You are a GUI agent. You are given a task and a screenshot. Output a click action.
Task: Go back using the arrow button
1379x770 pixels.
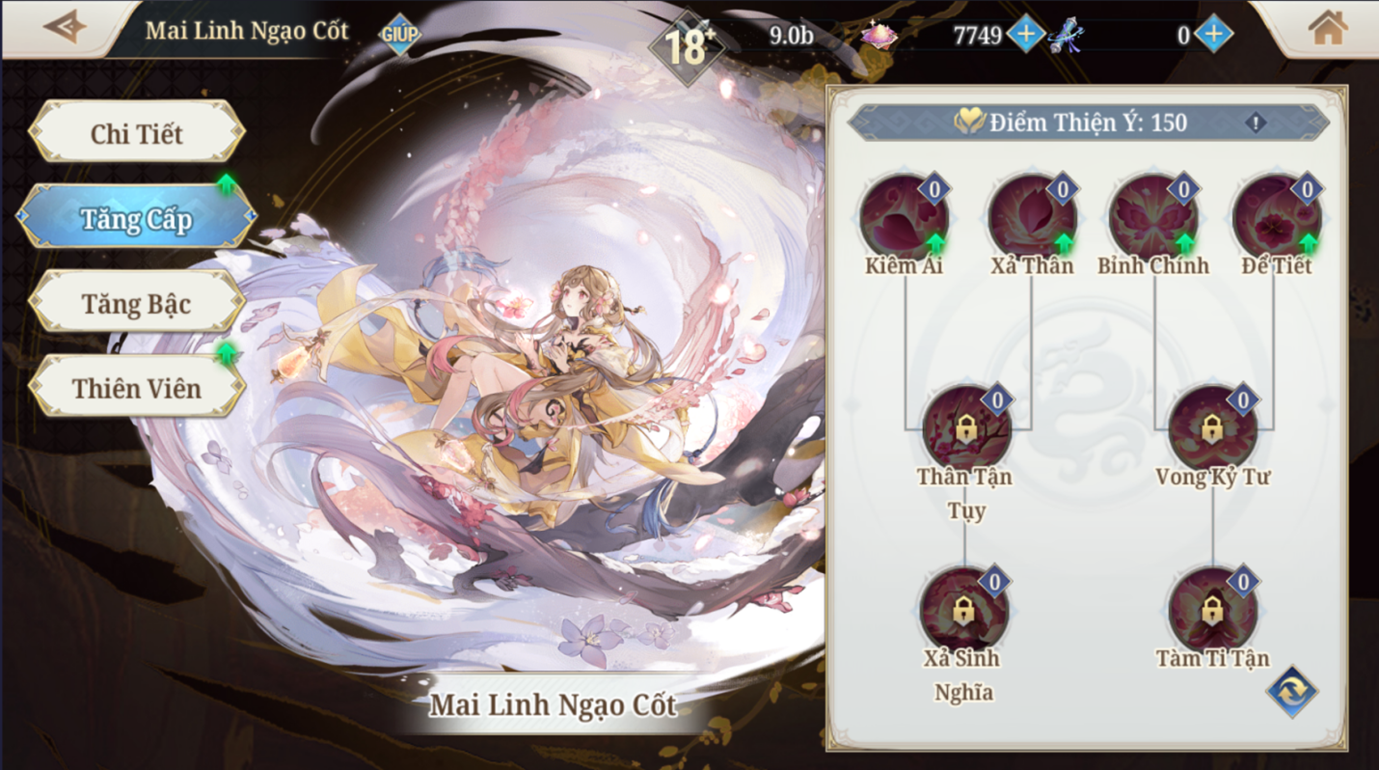[x=65, y=27]
